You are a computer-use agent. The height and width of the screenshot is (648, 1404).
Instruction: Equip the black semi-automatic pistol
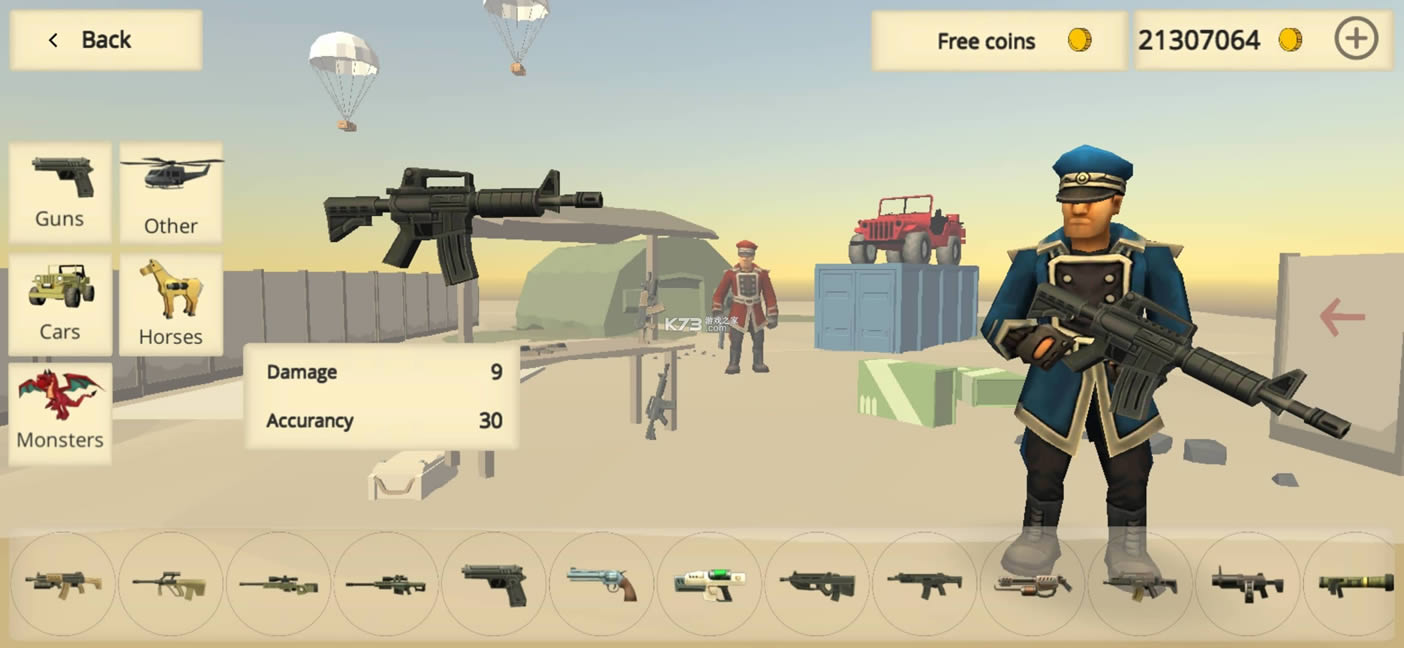tap(494, 584)
